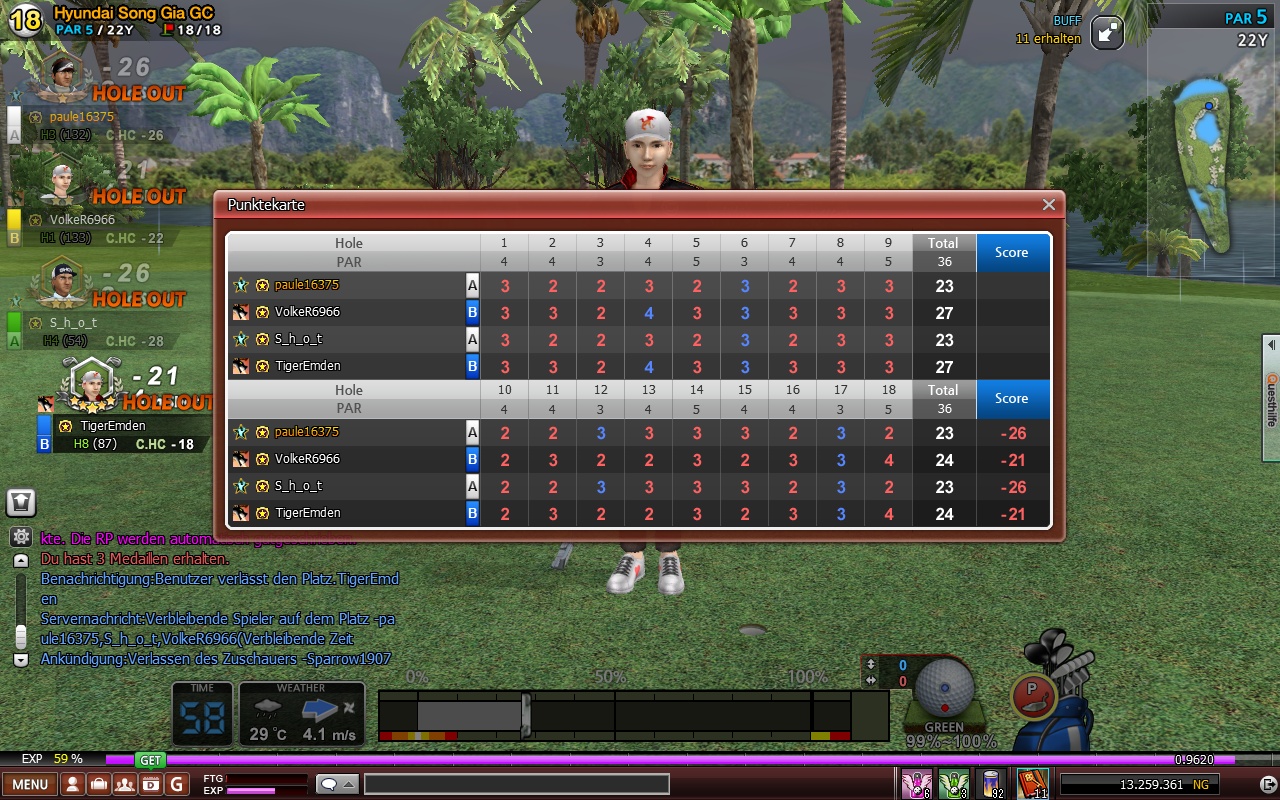Viewport: 1280px width, 800px height.
Task: Focus the chat text input field
Action: tap(516, 784)
